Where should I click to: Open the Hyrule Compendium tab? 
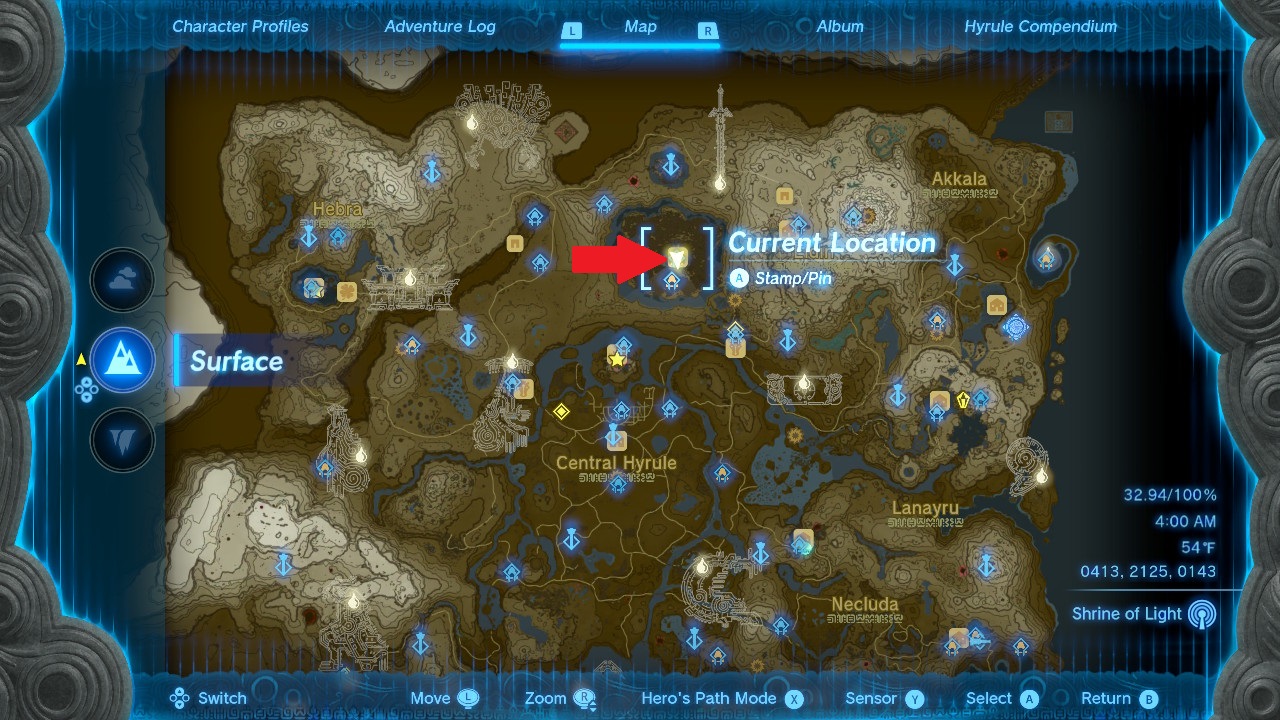(x=1042, y=26)
